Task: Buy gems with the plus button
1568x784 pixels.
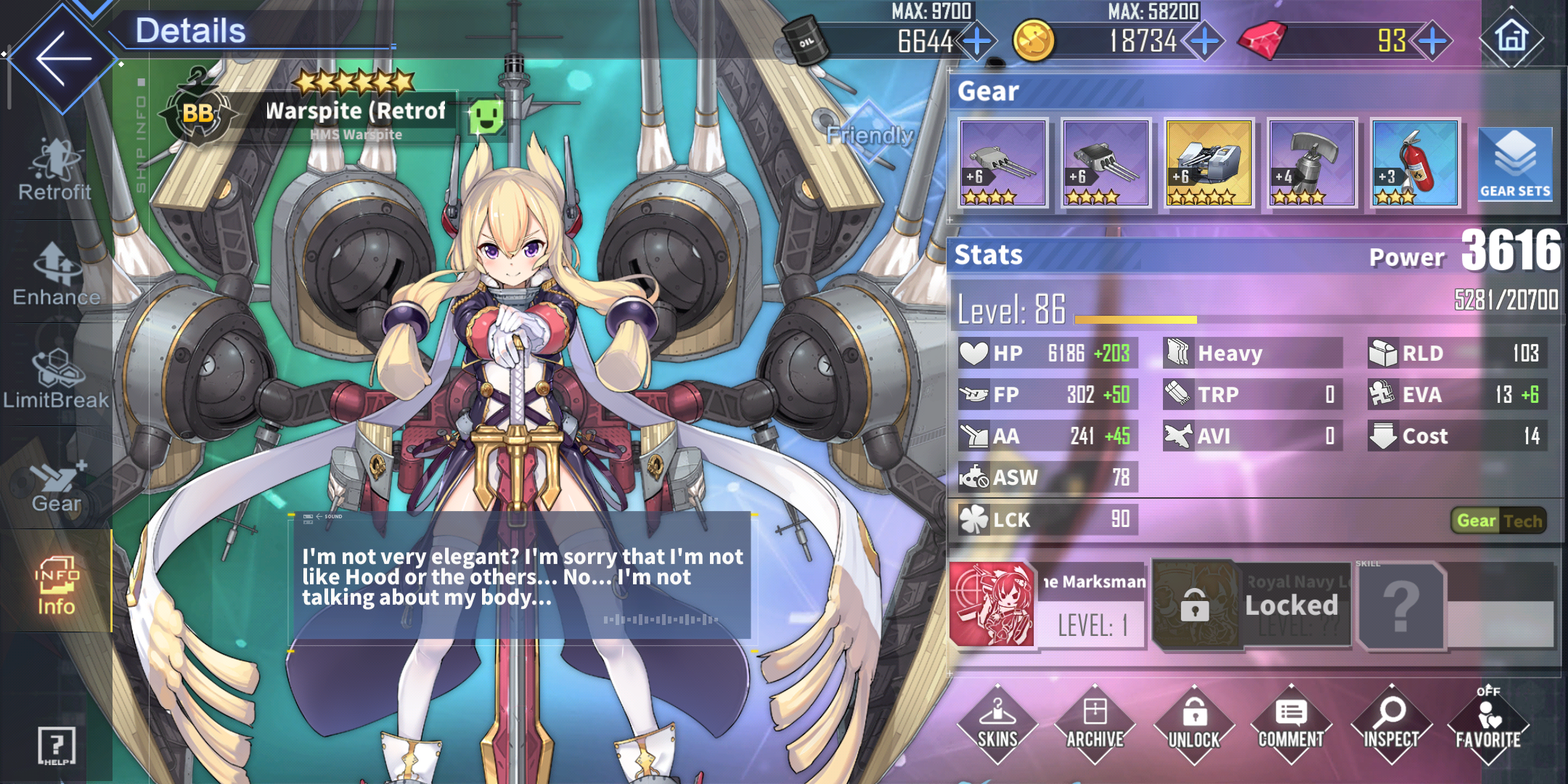Action: 1432,41
